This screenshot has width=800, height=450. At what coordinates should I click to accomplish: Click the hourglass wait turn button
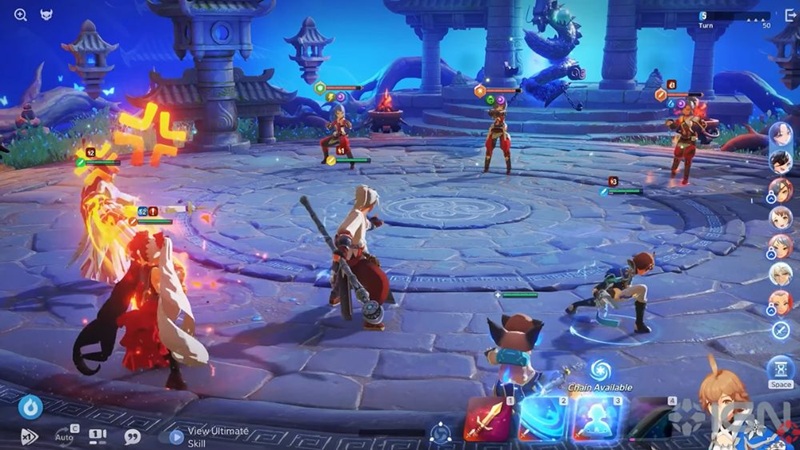(x=781, y=369)
